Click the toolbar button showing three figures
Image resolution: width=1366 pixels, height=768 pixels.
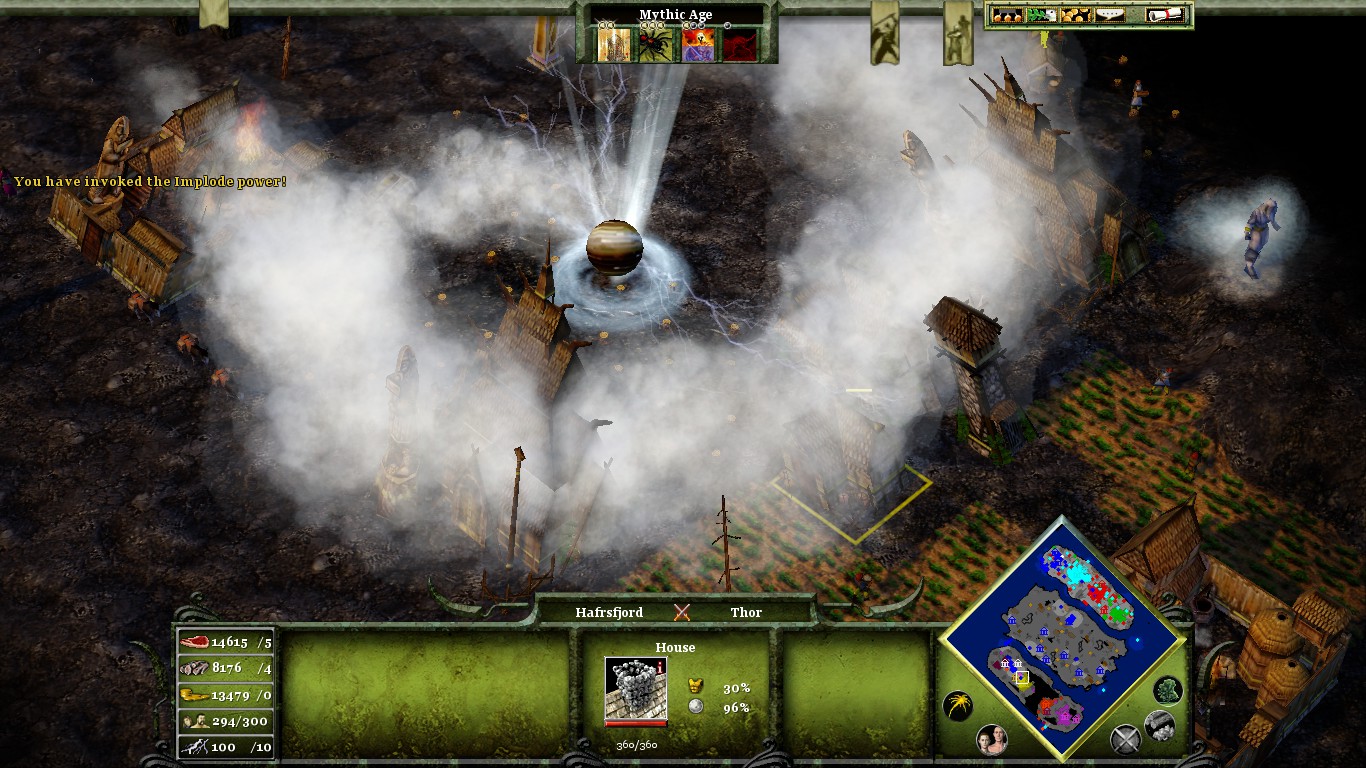click(x=1005, y=15)
